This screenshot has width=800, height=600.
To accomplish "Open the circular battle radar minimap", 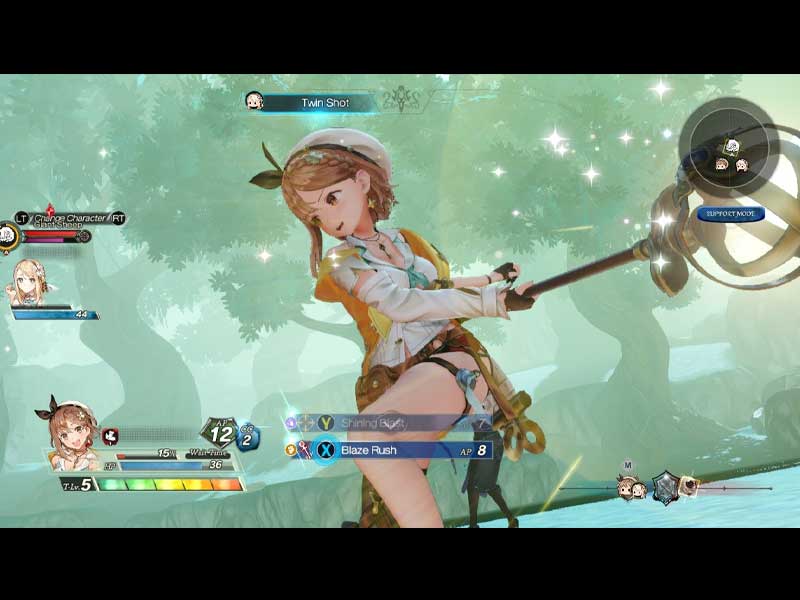I will coord(730,146).
